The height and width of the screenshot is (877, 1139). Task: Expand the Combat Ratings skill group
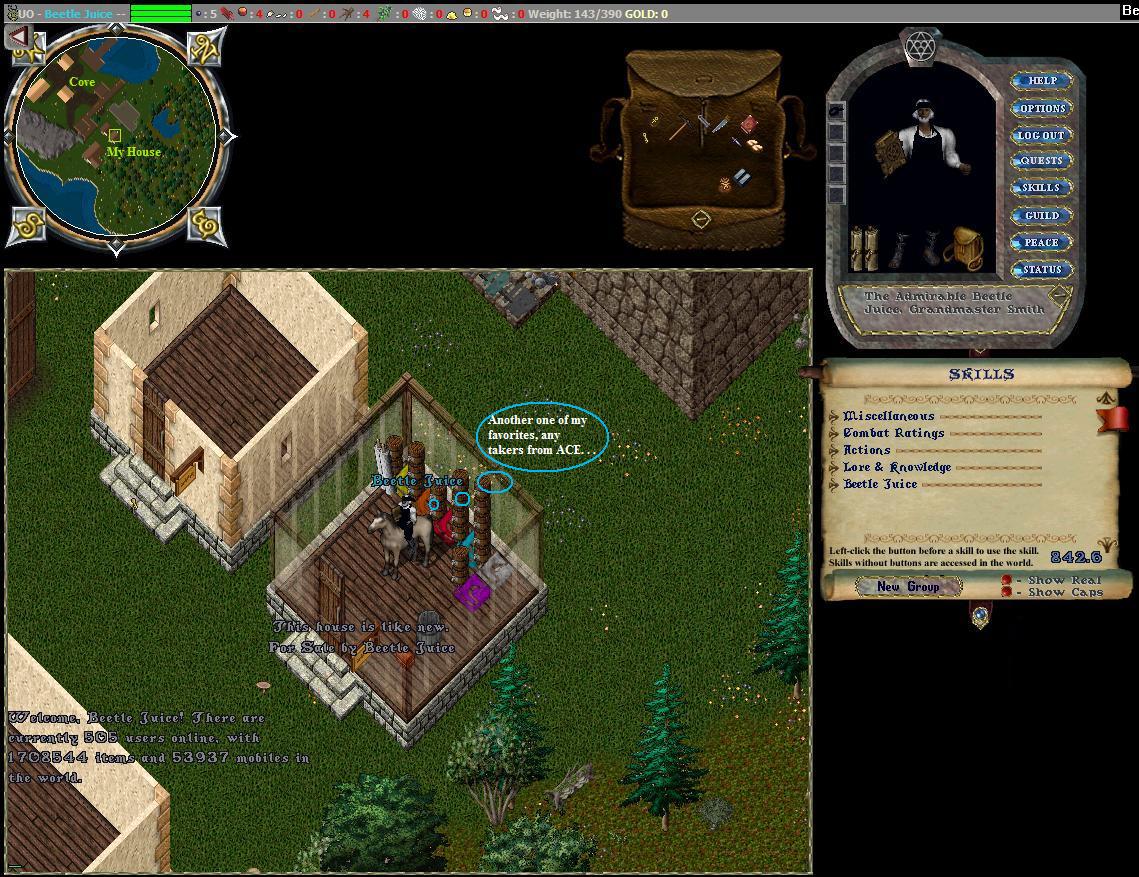[835, 433]
